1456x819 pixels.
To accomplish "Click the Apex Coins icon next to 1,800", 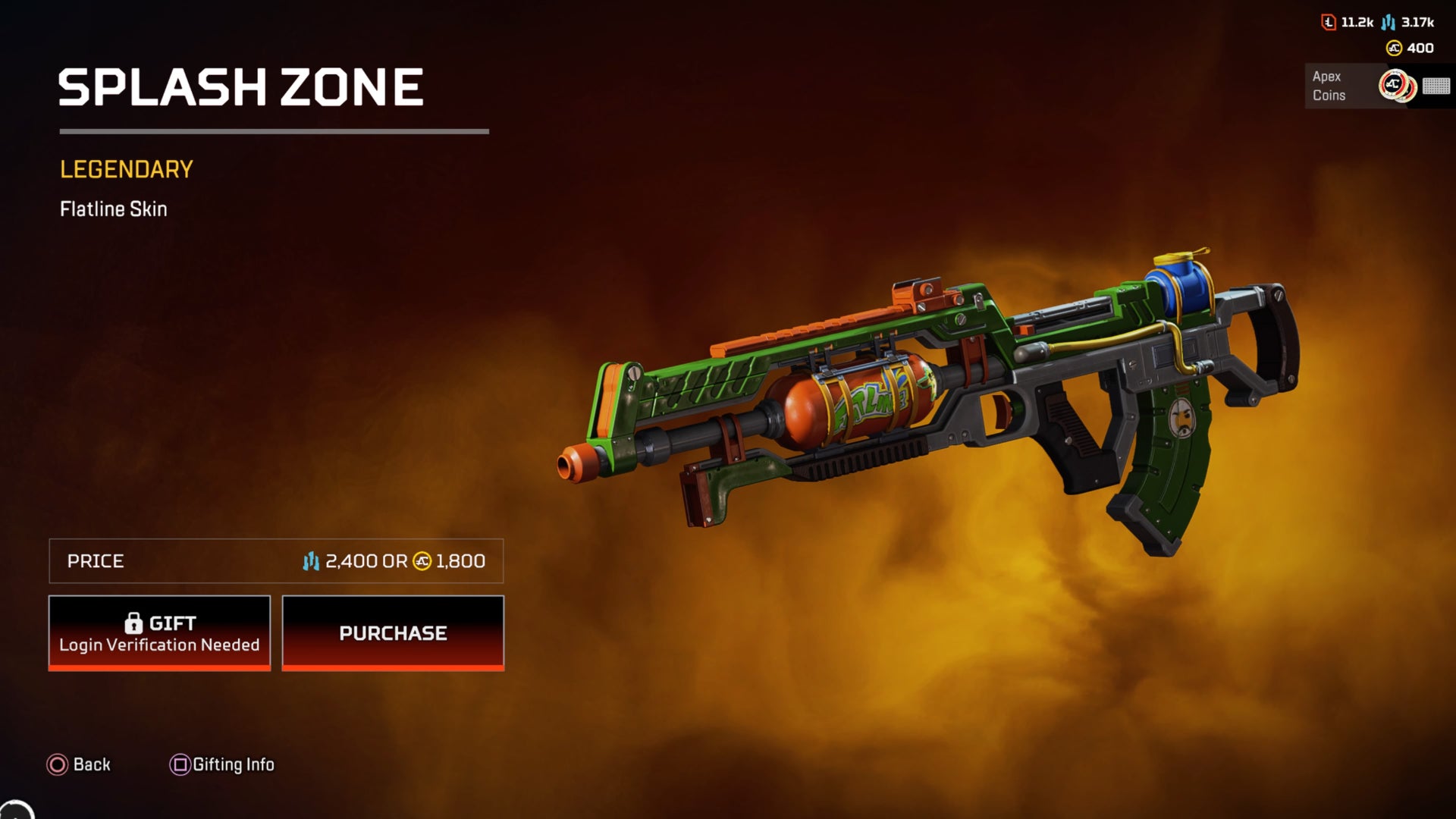I will pyautogui.click(x=421, y=562).
